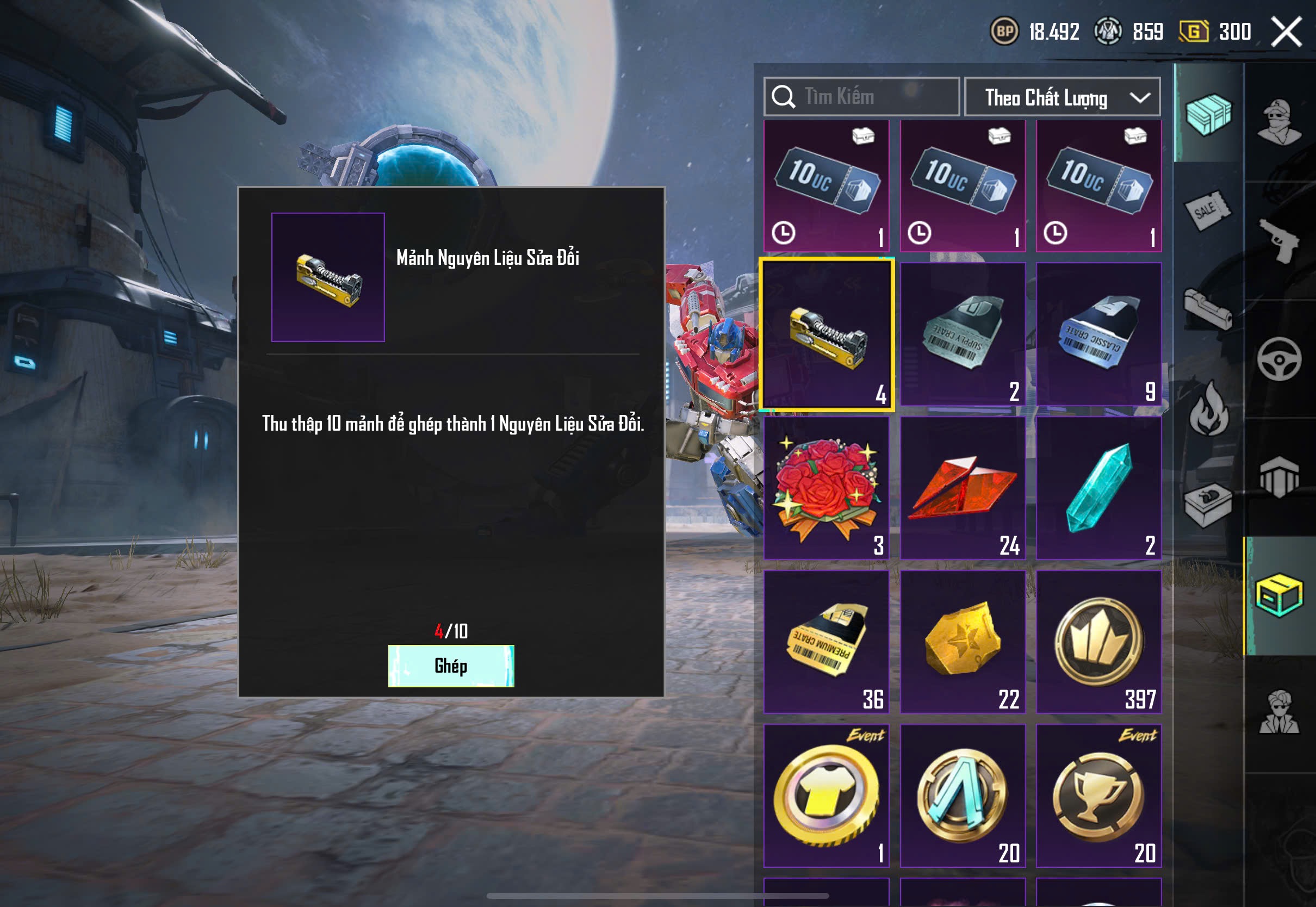This screenshot has width=1316, height=907.
Task: Open the Theo Chất Lượng sort dropdown
Action: (x=1062, y=97)
